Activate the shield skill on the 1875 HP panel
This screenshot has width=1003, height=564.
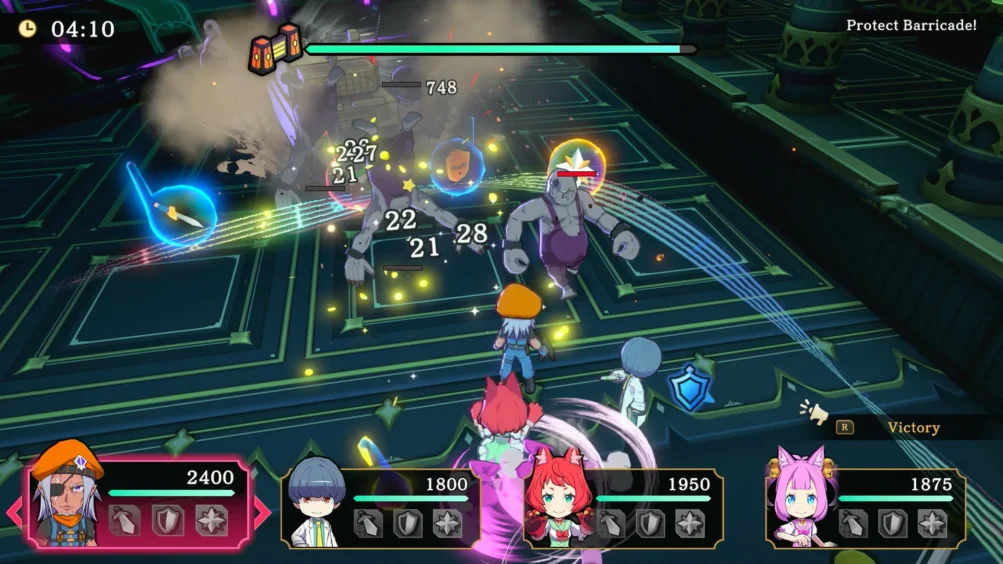click(x=892, y=523)
